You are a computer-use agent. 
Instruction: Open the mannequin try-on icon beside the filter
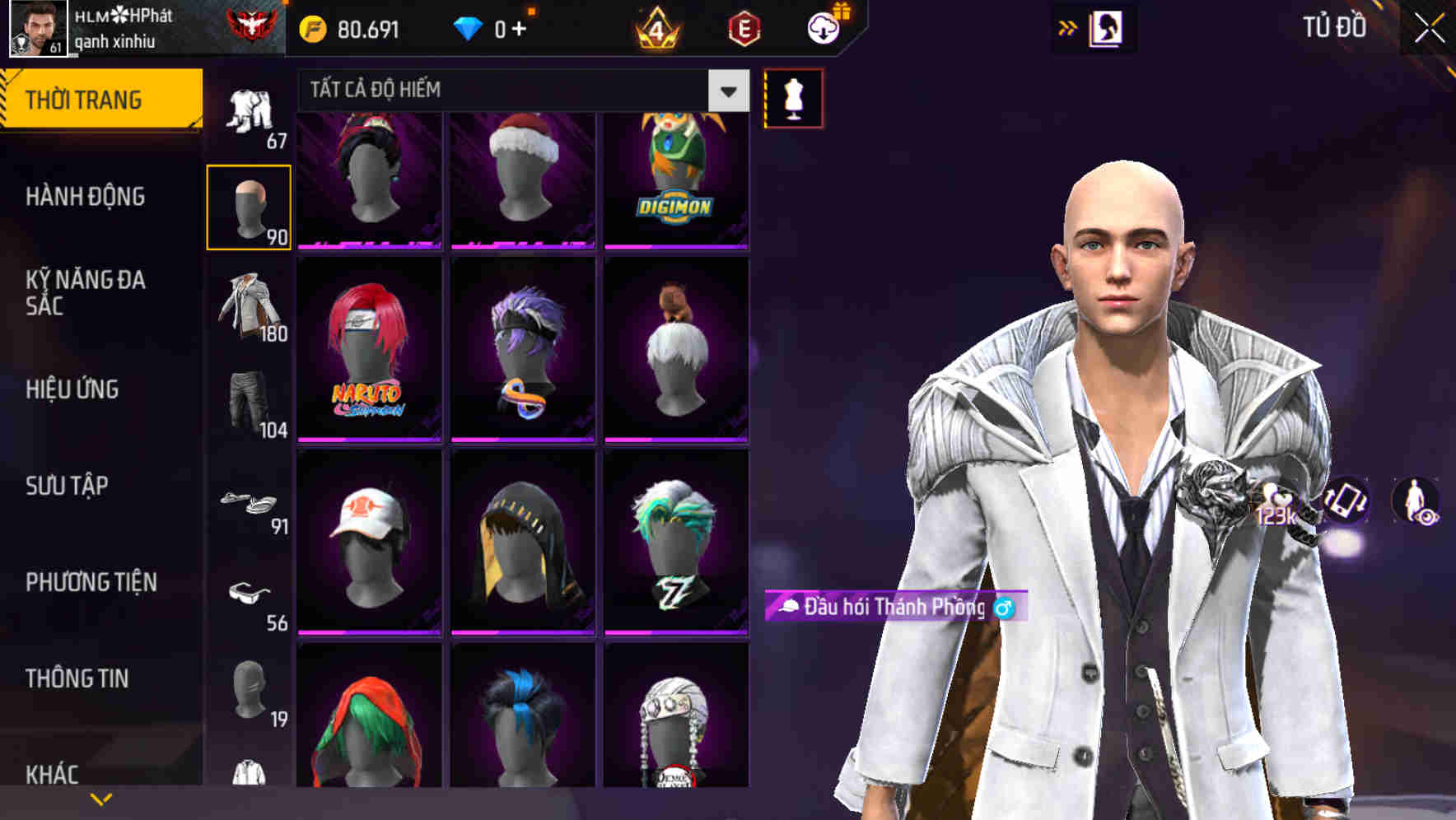click(x=792, y=97)
